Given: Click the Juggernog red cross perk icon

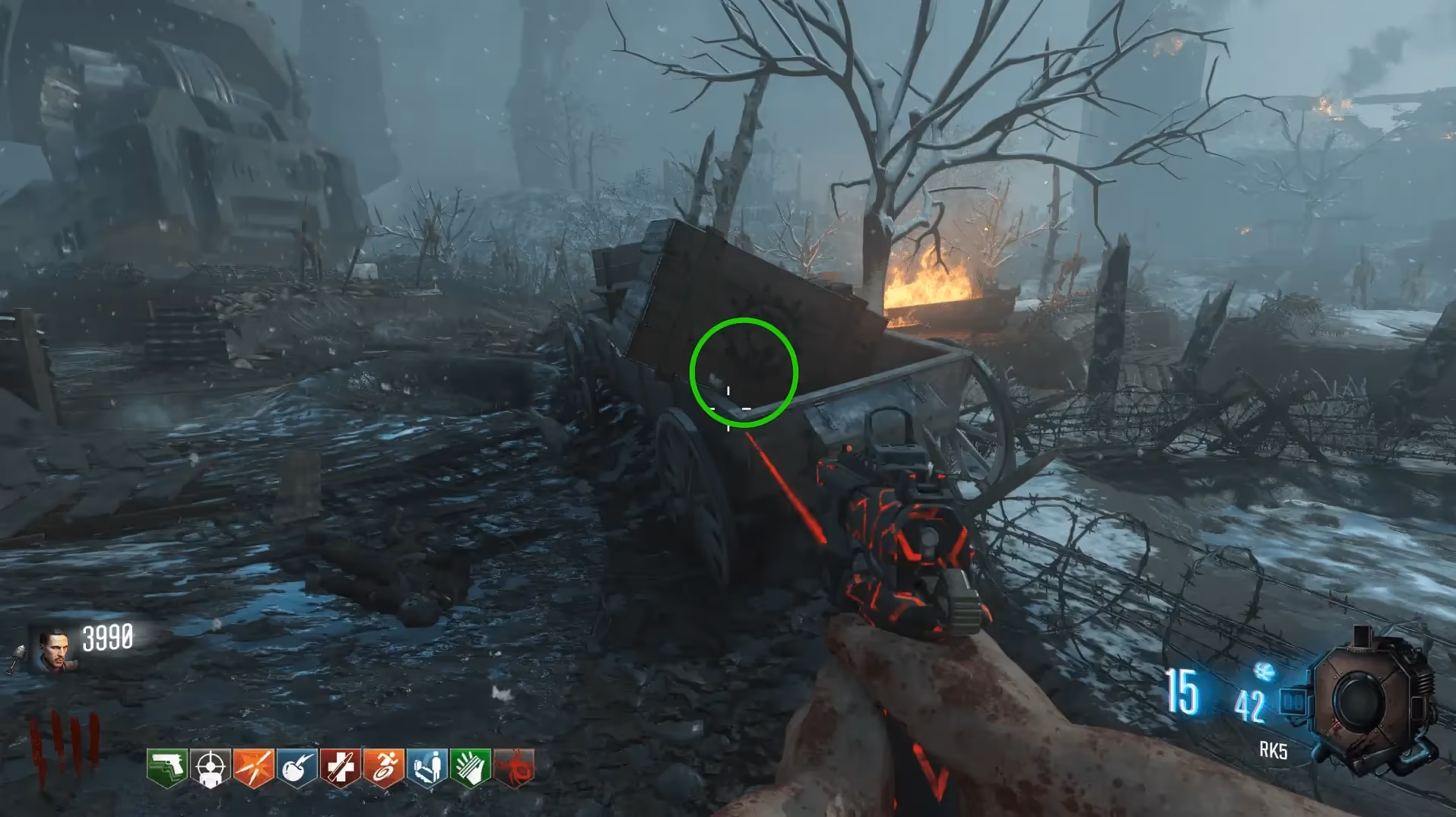Looking at the screenshot, I should coord(340,768).
